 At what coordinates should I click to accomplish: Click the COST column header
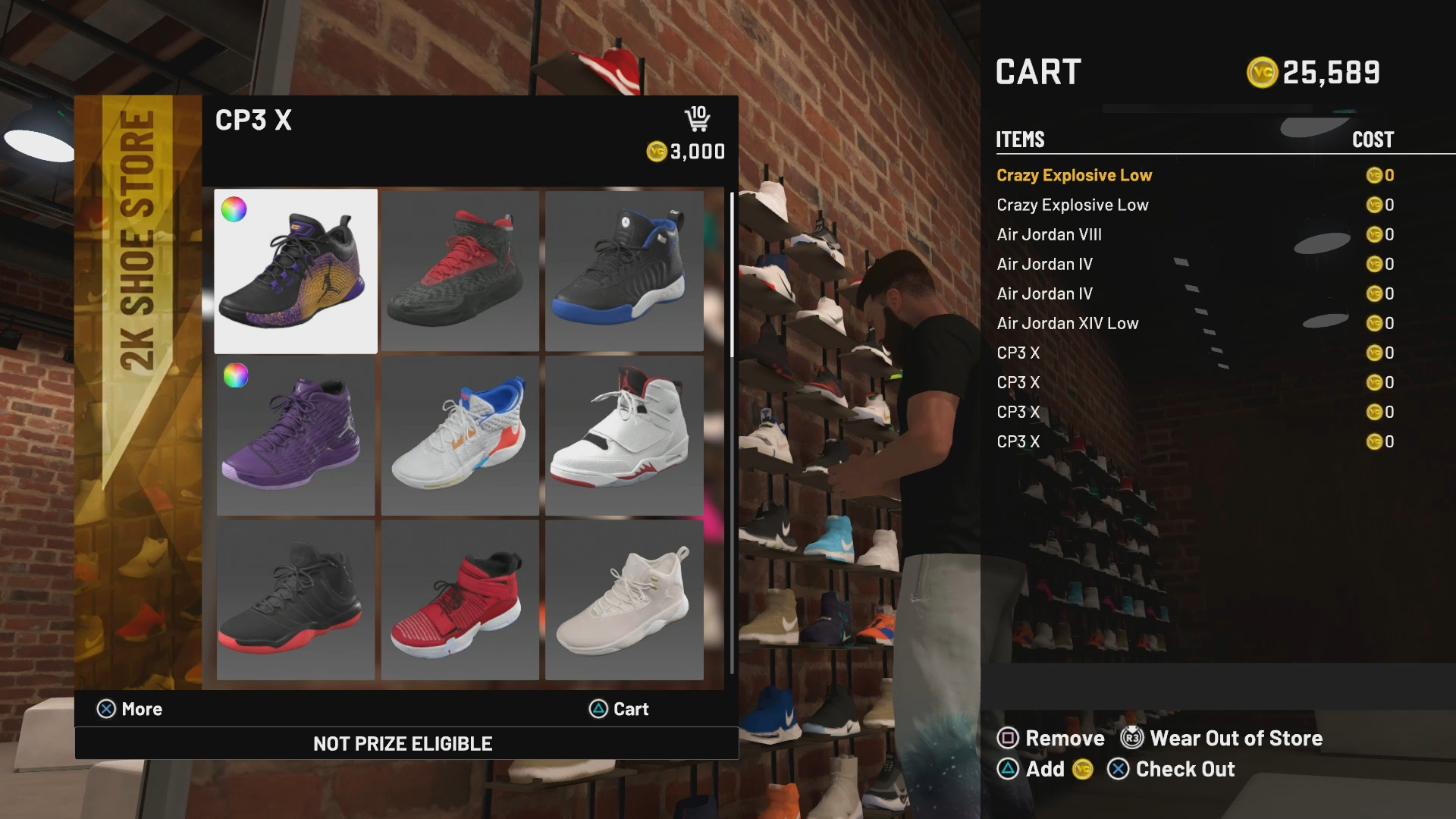(x=1373, y=140)
